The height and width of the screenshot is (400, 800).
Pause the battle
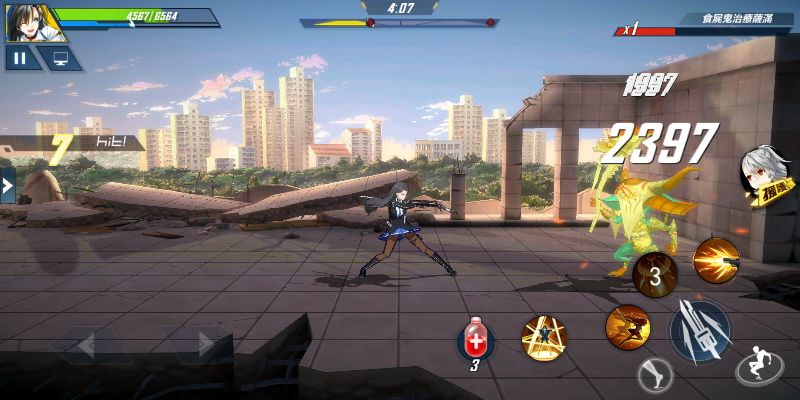(x=20, y=58)
